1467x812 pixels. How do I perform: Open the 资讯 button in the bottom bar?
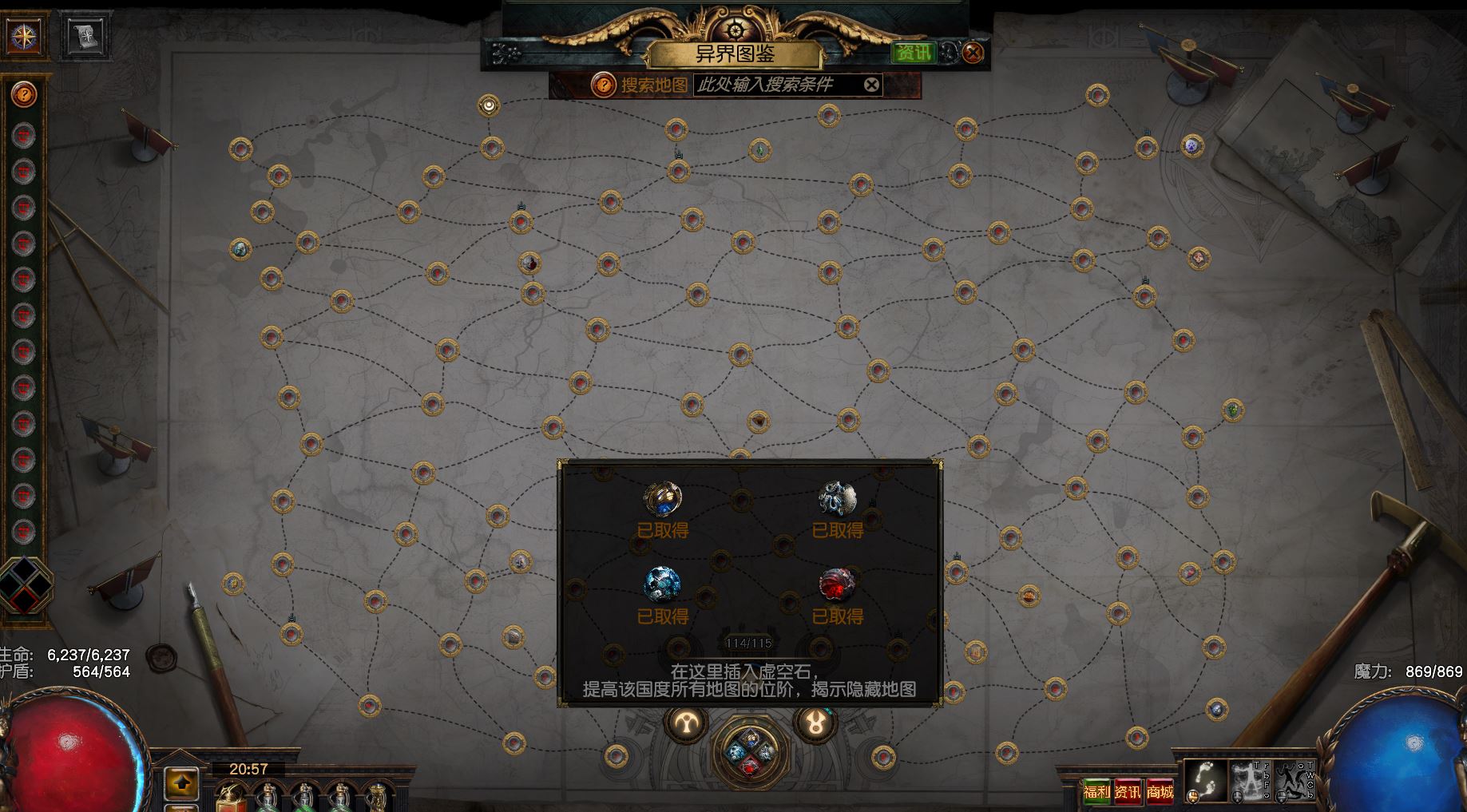[x=1128, y=792]
